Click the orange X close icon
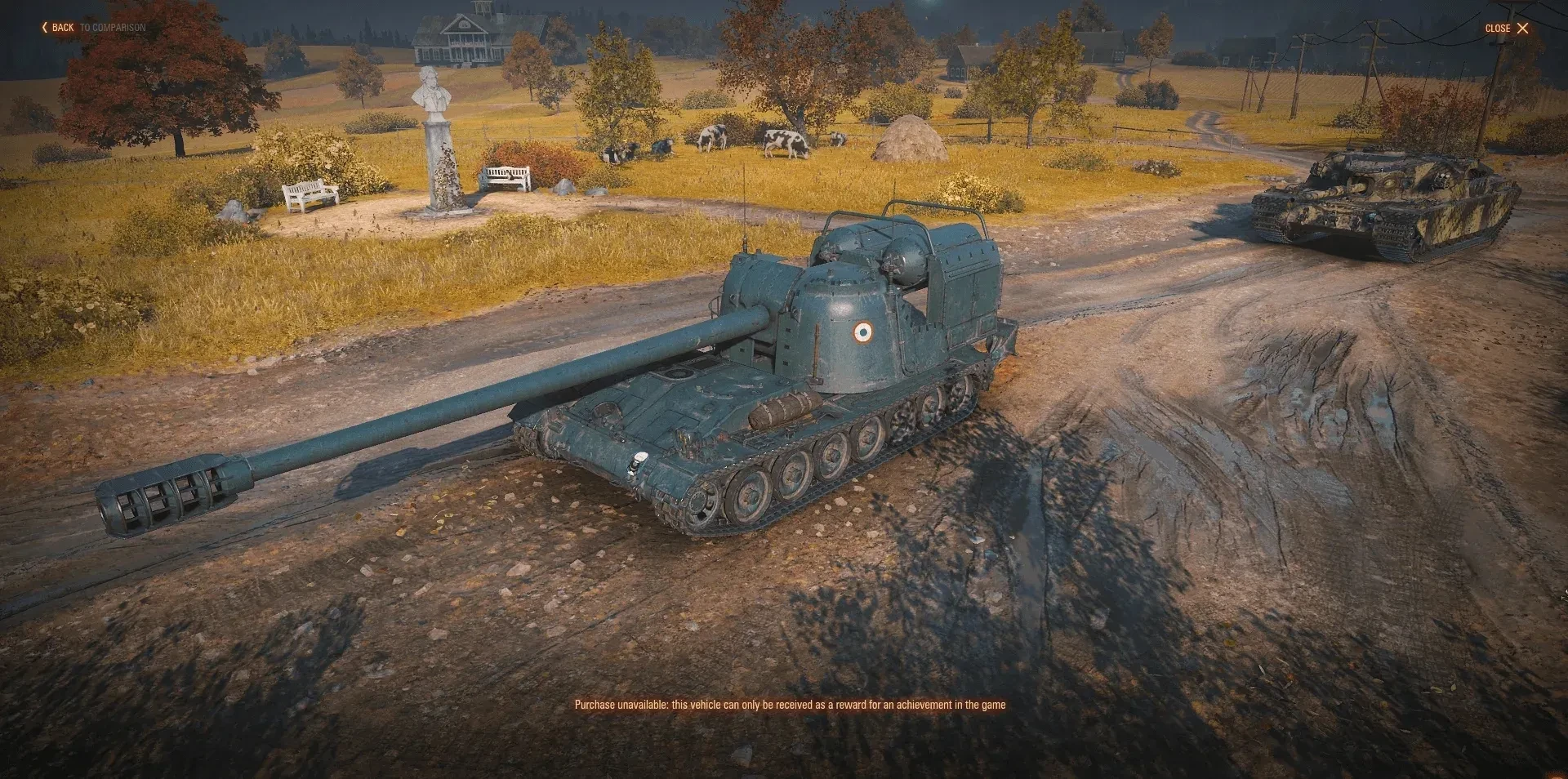Viewport: 1568px width, 779px height. click(x=1524, y=29)
